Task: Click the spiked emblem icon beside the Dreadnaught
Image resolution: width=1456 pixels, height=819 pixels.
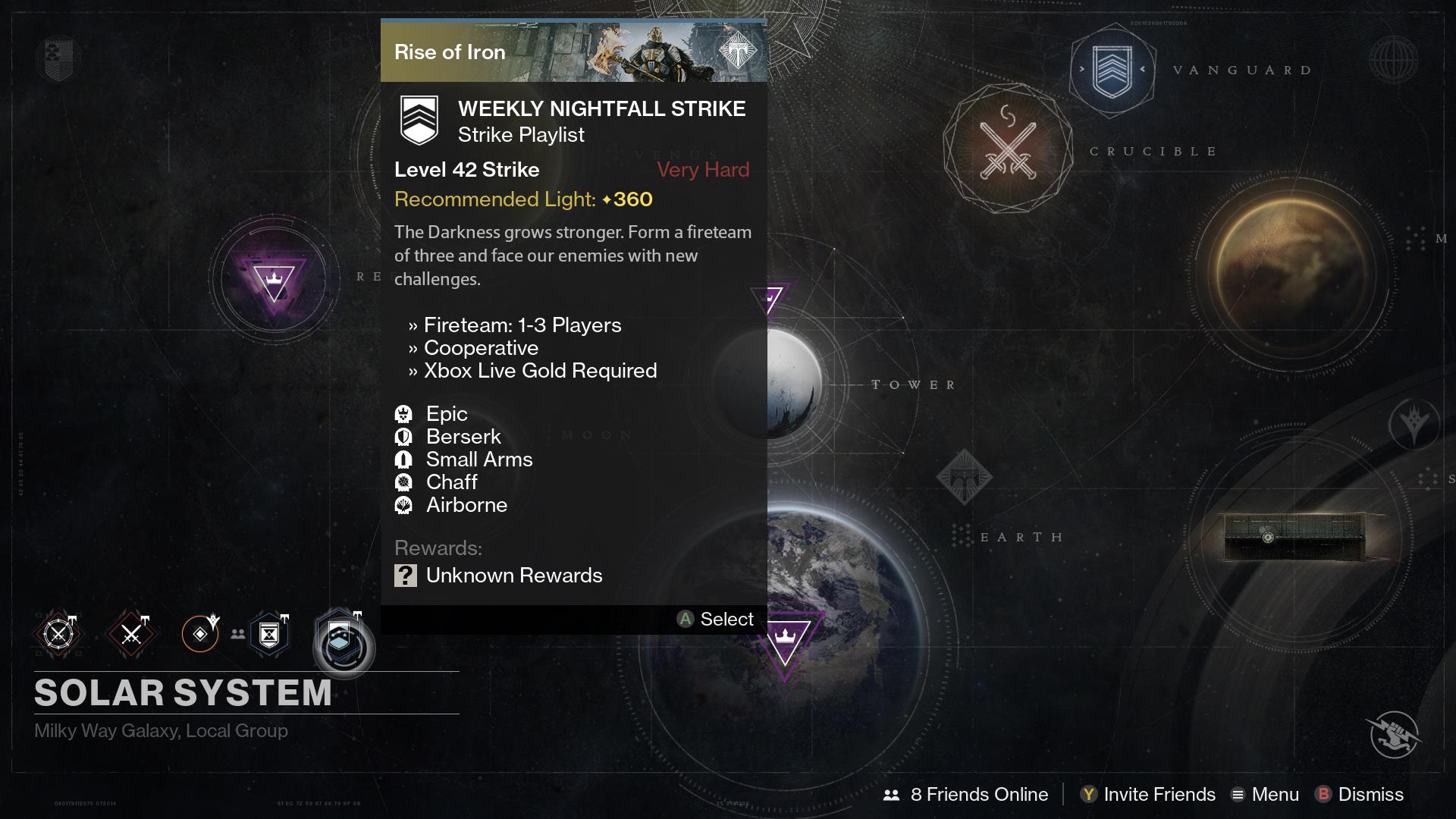Action: tap(1414, 425)
